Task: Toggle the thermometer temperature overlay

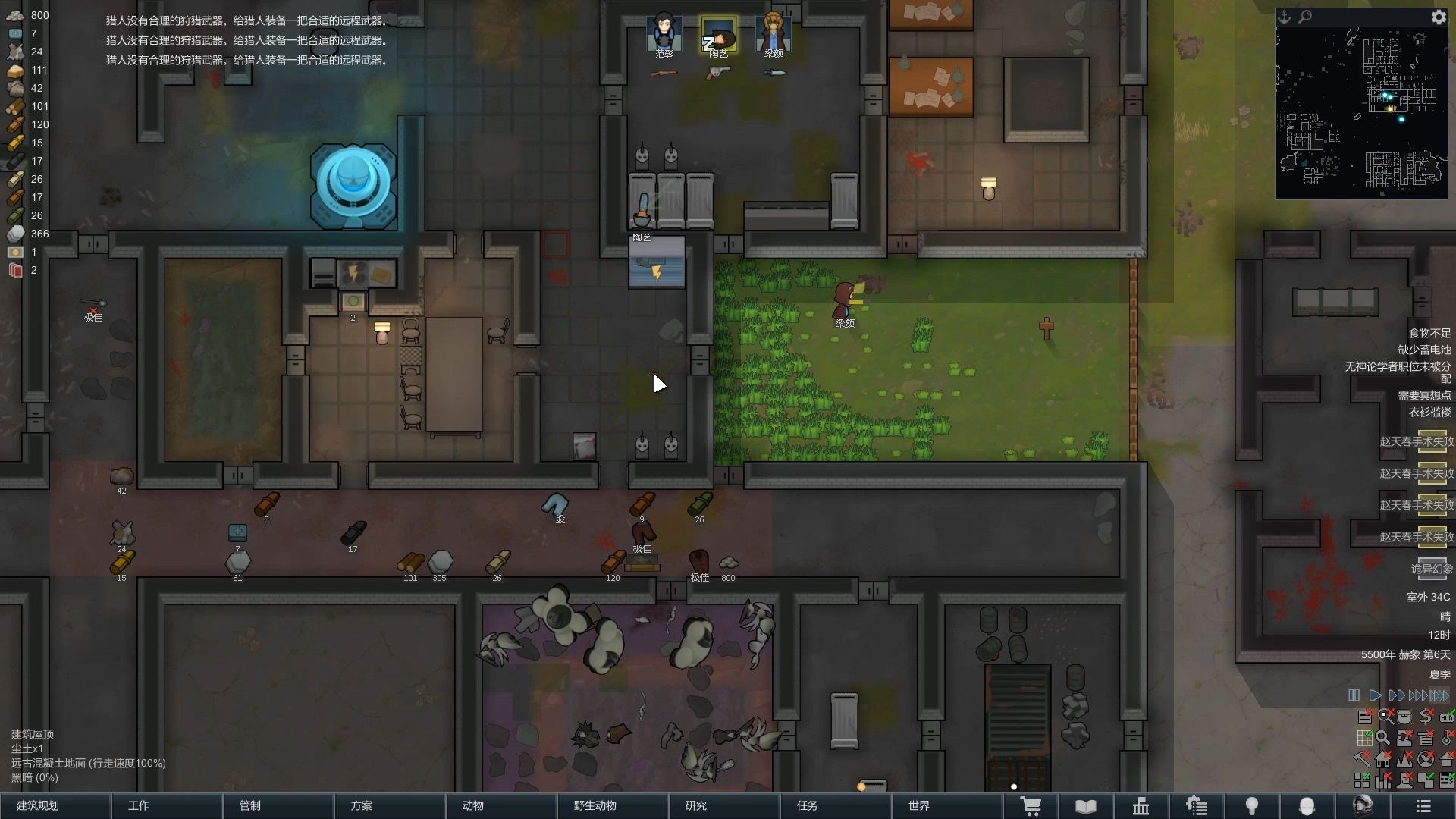Action: [1447, 736]
